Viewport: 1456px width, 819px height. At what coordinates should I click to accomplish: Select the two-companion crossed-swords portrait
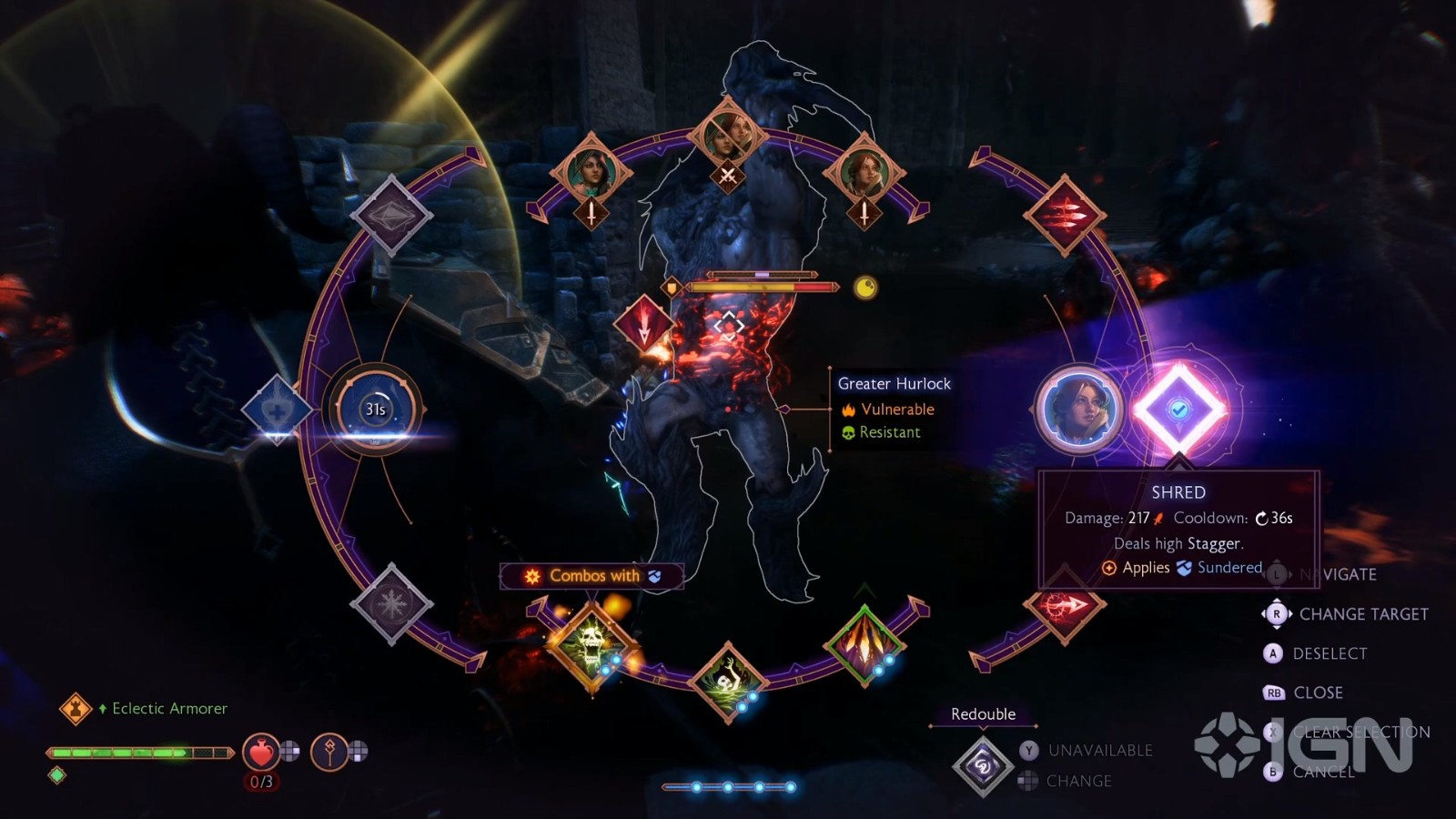click(x=727, y=136)
